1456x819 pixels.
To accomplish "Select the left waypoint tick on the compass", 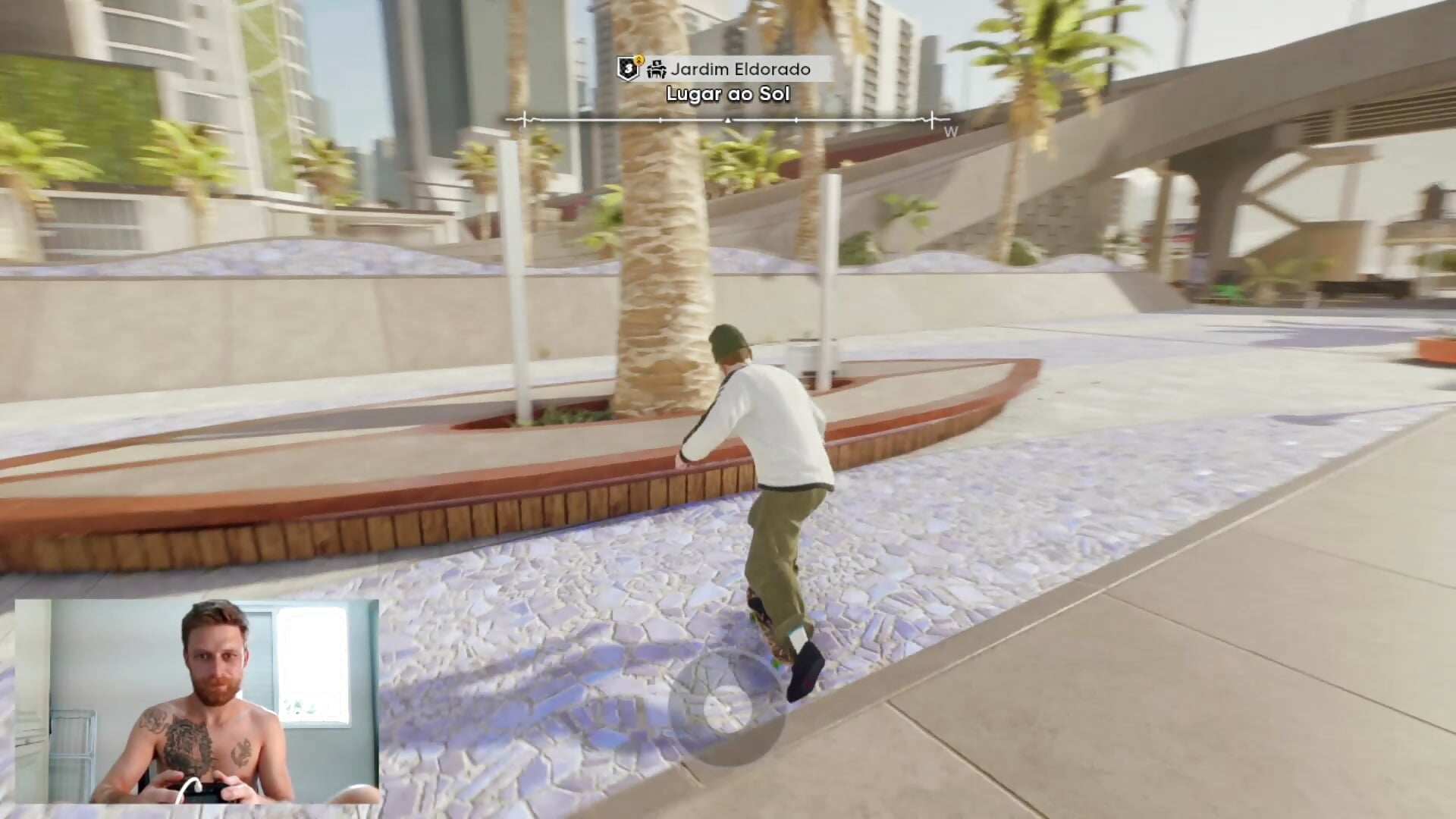I will point(526,121).
